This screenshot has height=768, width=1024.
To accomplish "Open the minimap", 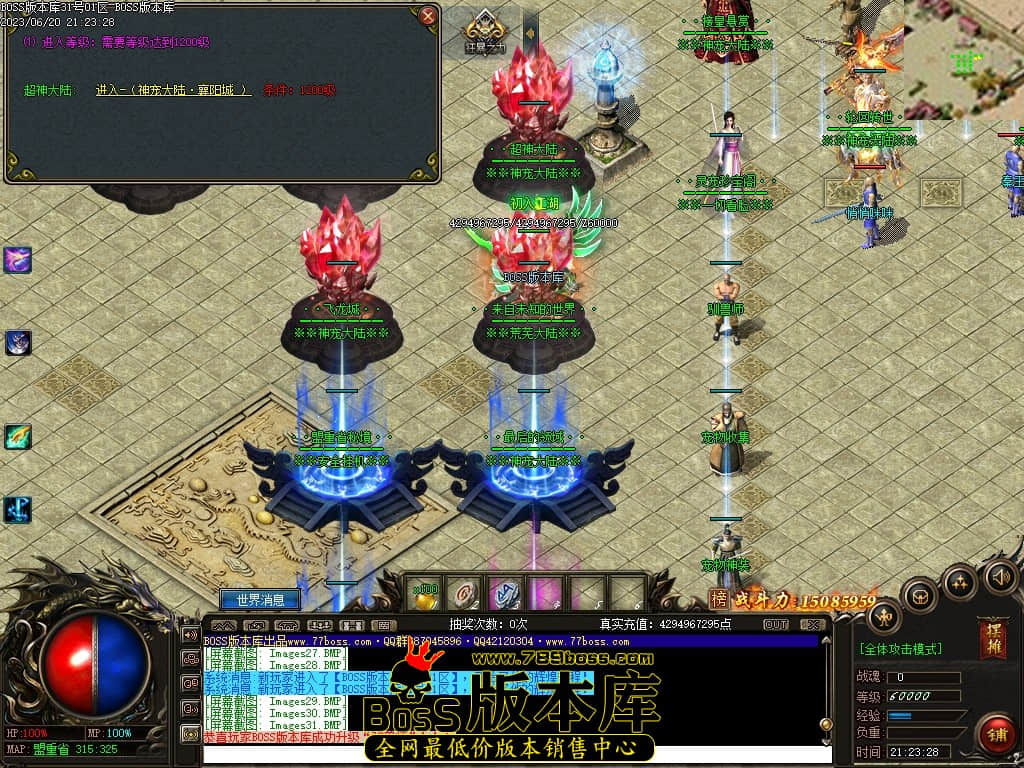I will [x=964, y=59].
